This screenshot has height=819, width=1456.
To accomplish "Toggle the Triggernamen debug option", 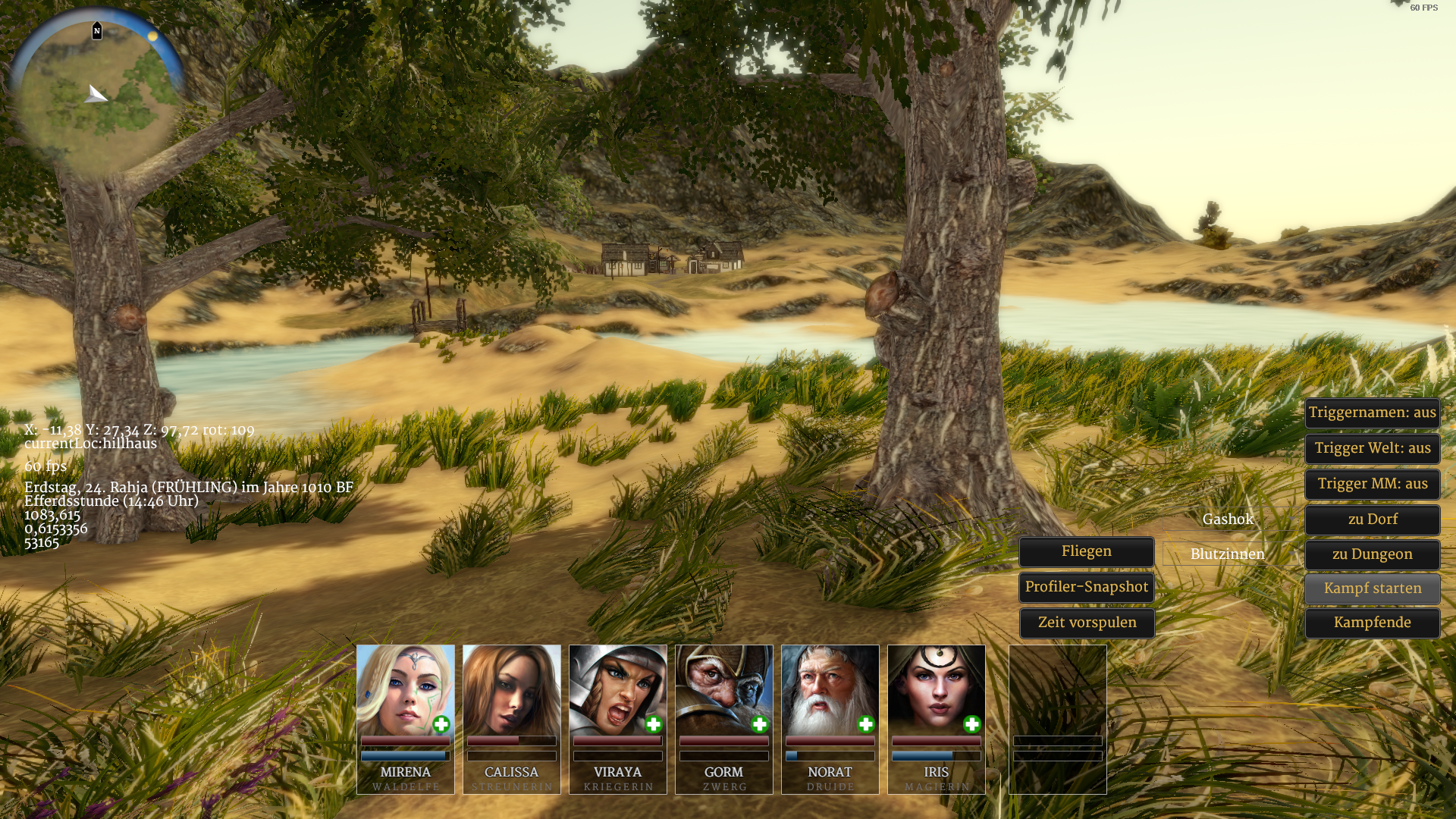I will click(x=1372, y=413).
